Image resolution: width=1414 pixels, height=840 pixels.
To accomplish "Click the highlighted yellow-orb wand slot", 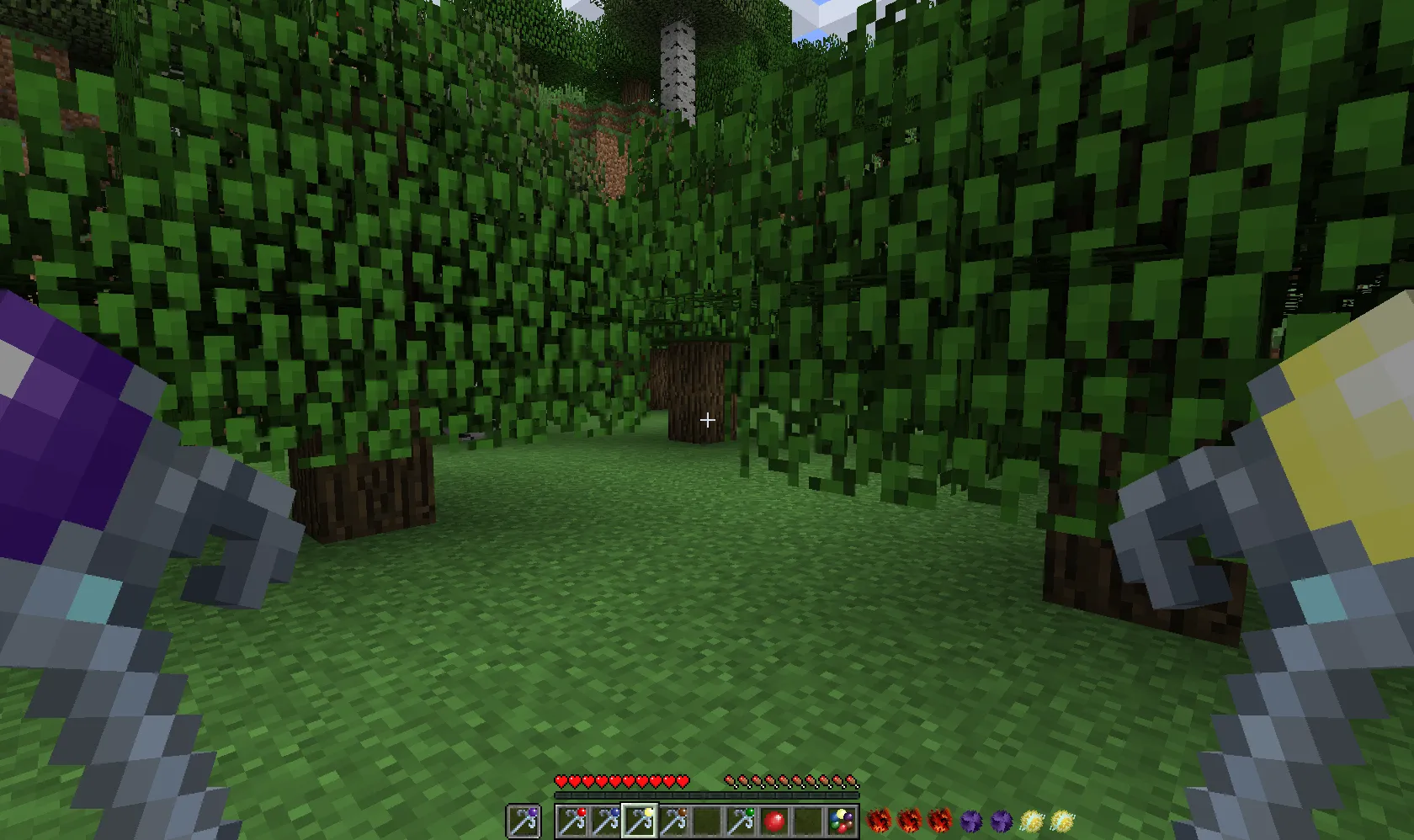I will pos(641,819).
